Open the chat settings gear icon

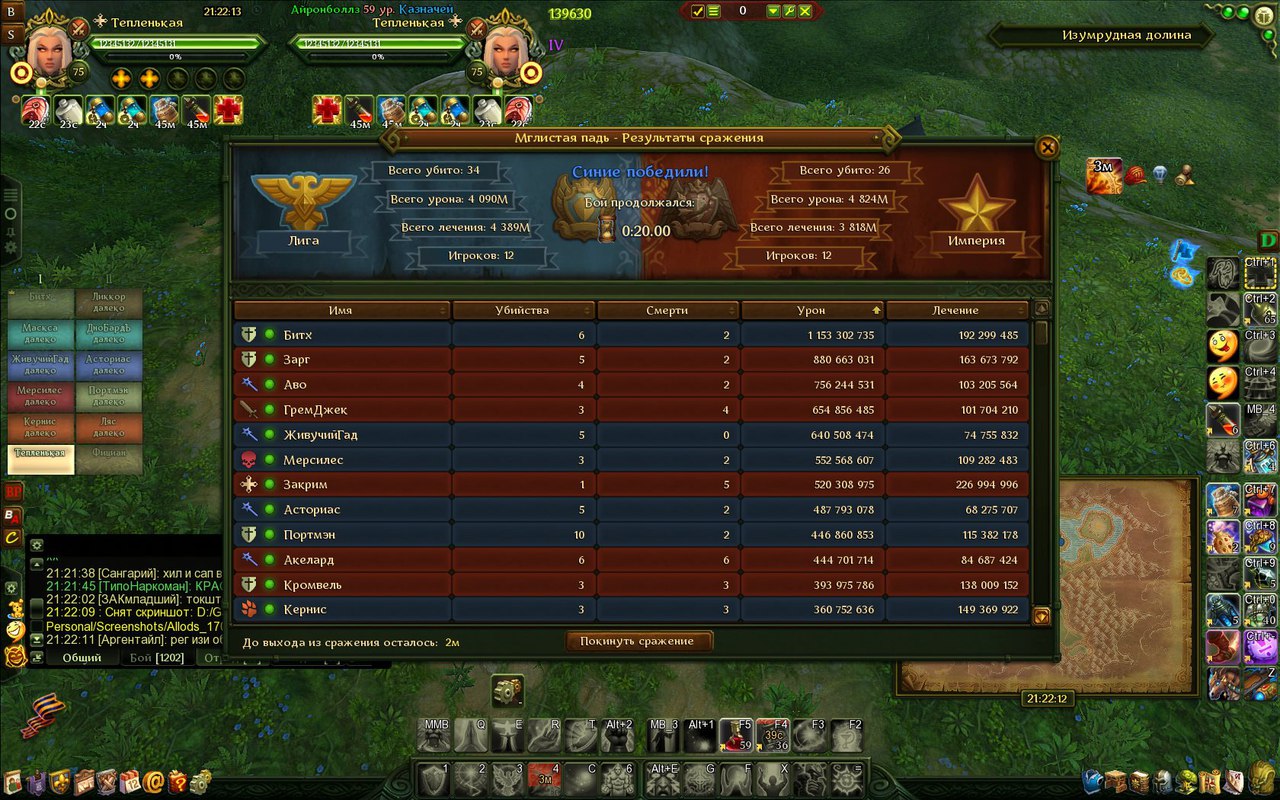tap(37, 545)
